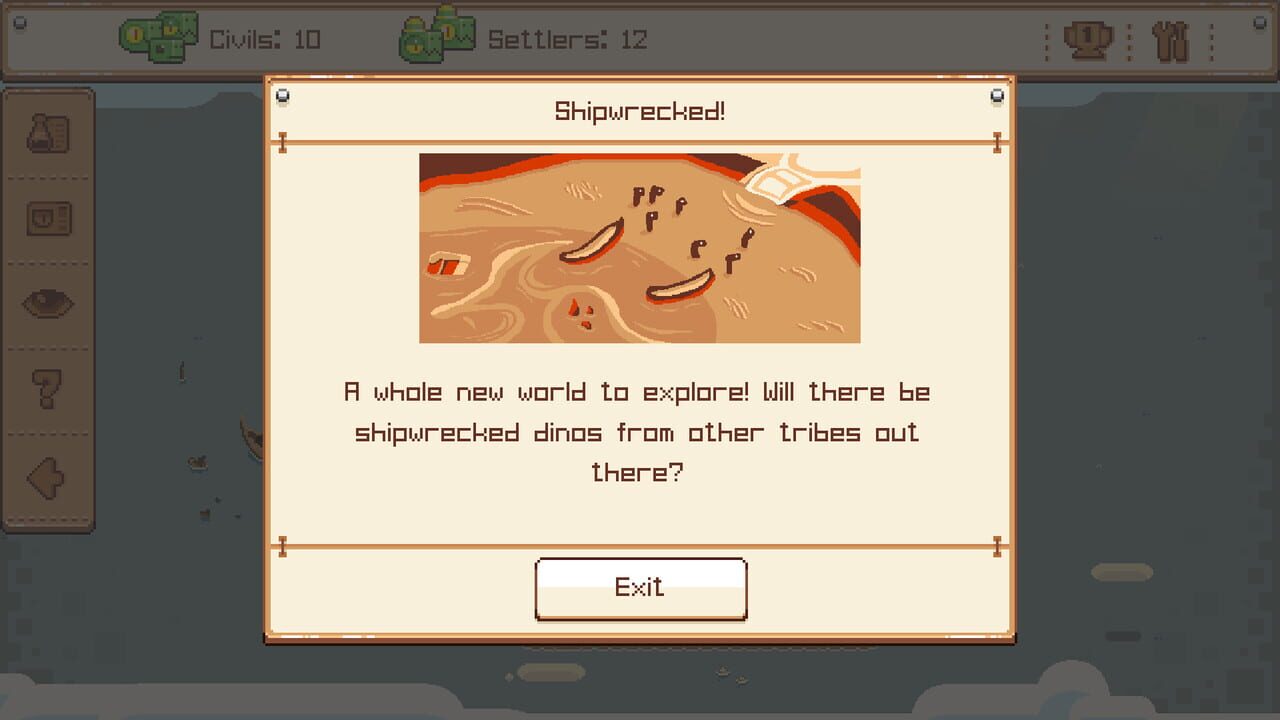This screenshot has height=720, width=1280.
Task: Click the Settlers: 12 counter
Action: (x=567, y=40)
